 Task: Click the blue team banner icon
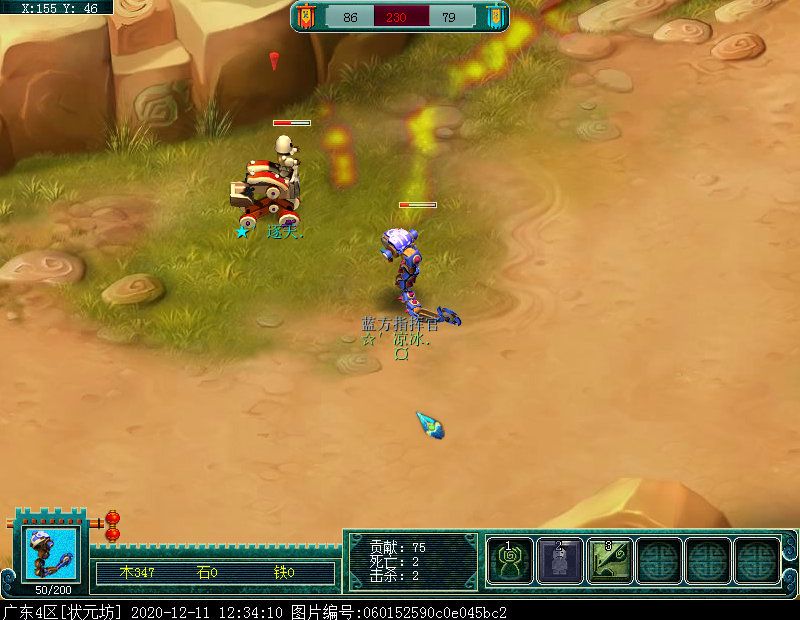point(494,17)
